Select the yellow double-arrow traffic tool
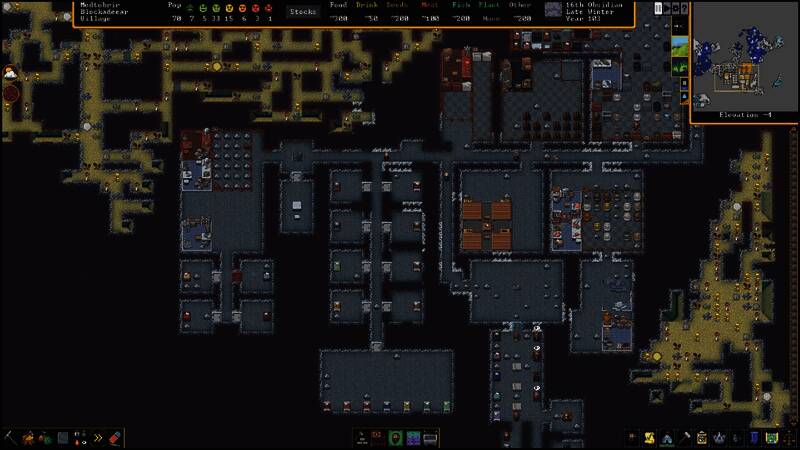 point(97,438)
